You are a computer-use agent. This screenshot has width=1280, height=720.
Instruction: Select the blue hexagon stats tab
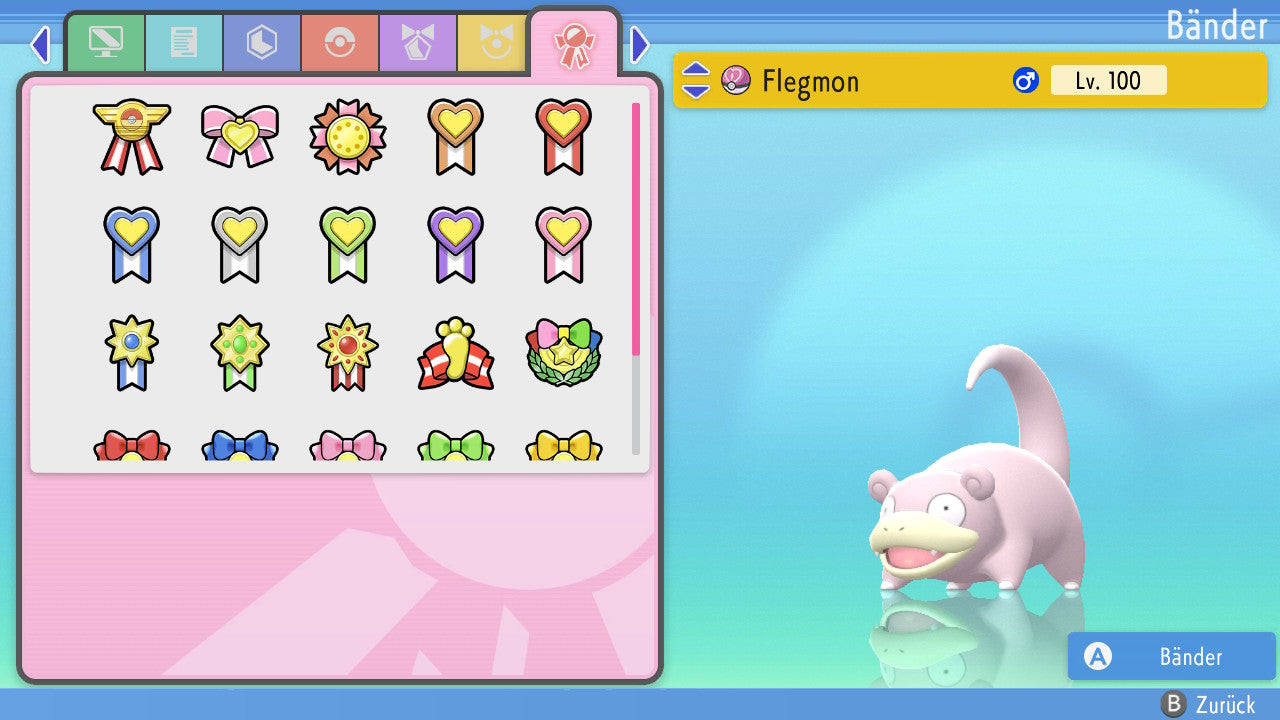(262, 43)
